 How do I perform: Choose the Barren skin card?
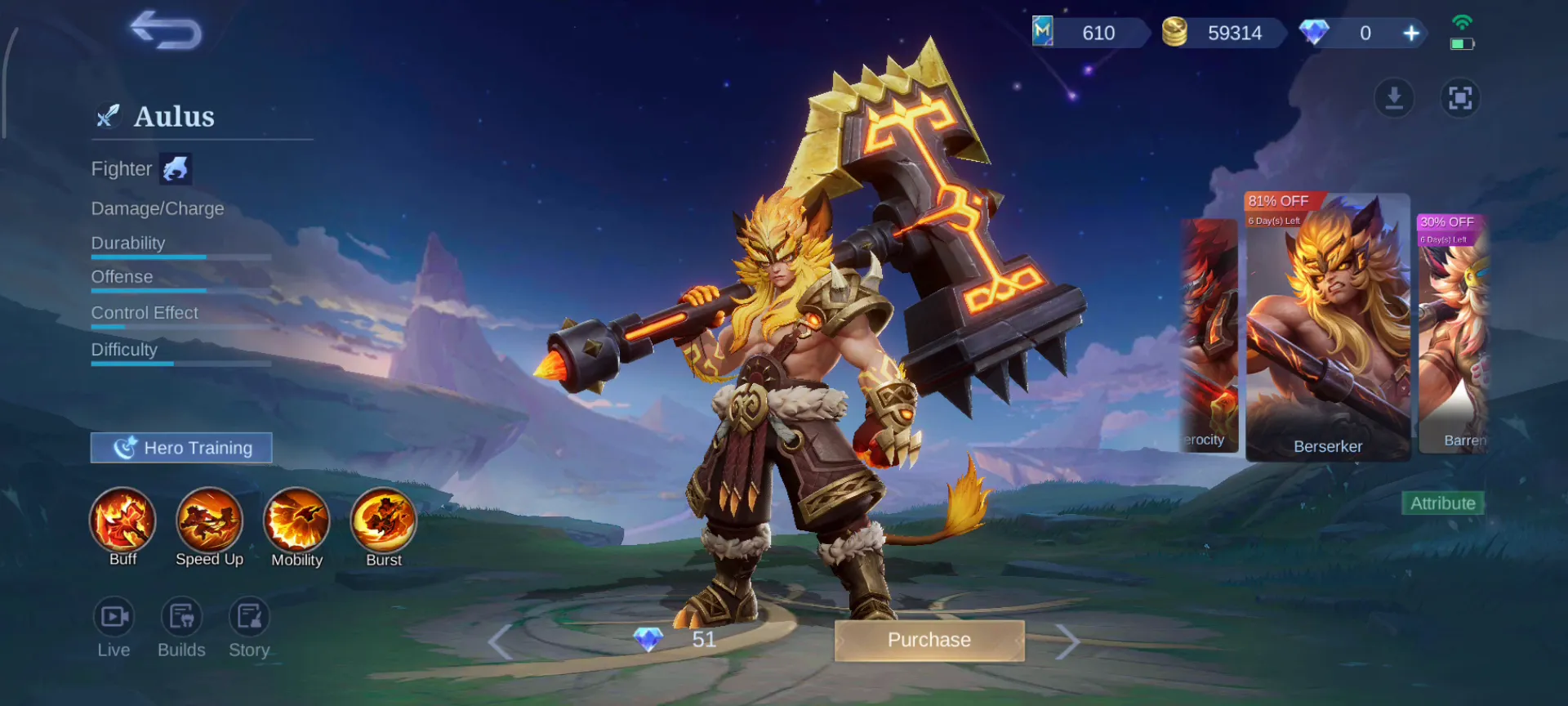(x=1453, y=335)
